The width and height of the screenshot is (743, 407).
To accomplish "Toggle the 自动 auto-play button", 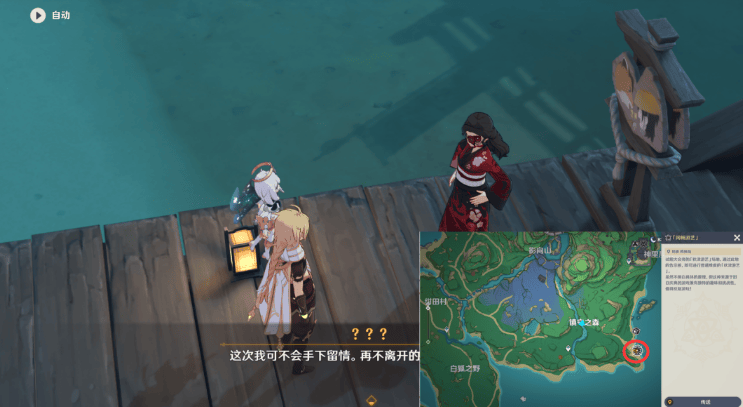I will point(38,15).
